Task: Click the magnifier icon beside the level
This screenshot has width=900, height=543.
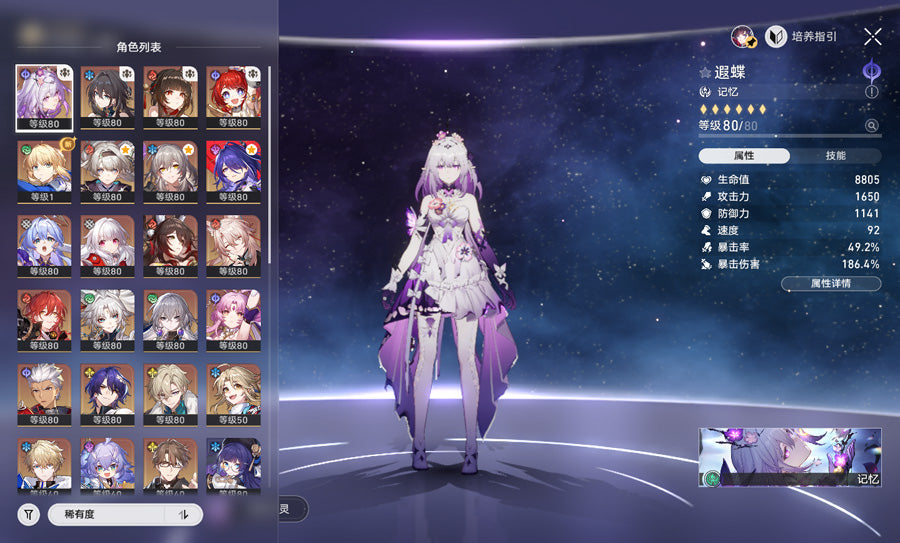Action: pos(872,126)
